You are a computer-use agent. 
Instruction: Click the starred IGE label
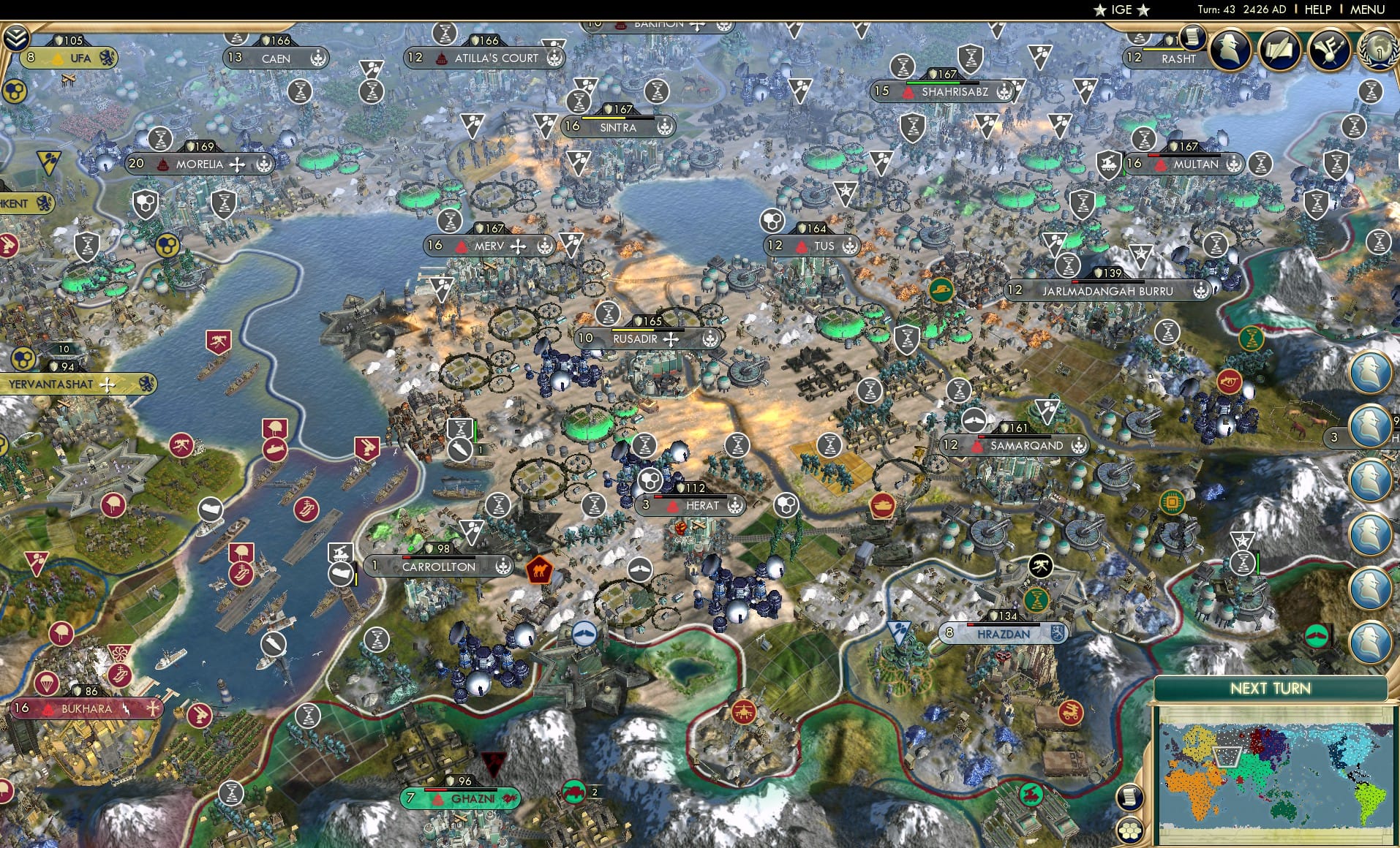pos(1121,10)
